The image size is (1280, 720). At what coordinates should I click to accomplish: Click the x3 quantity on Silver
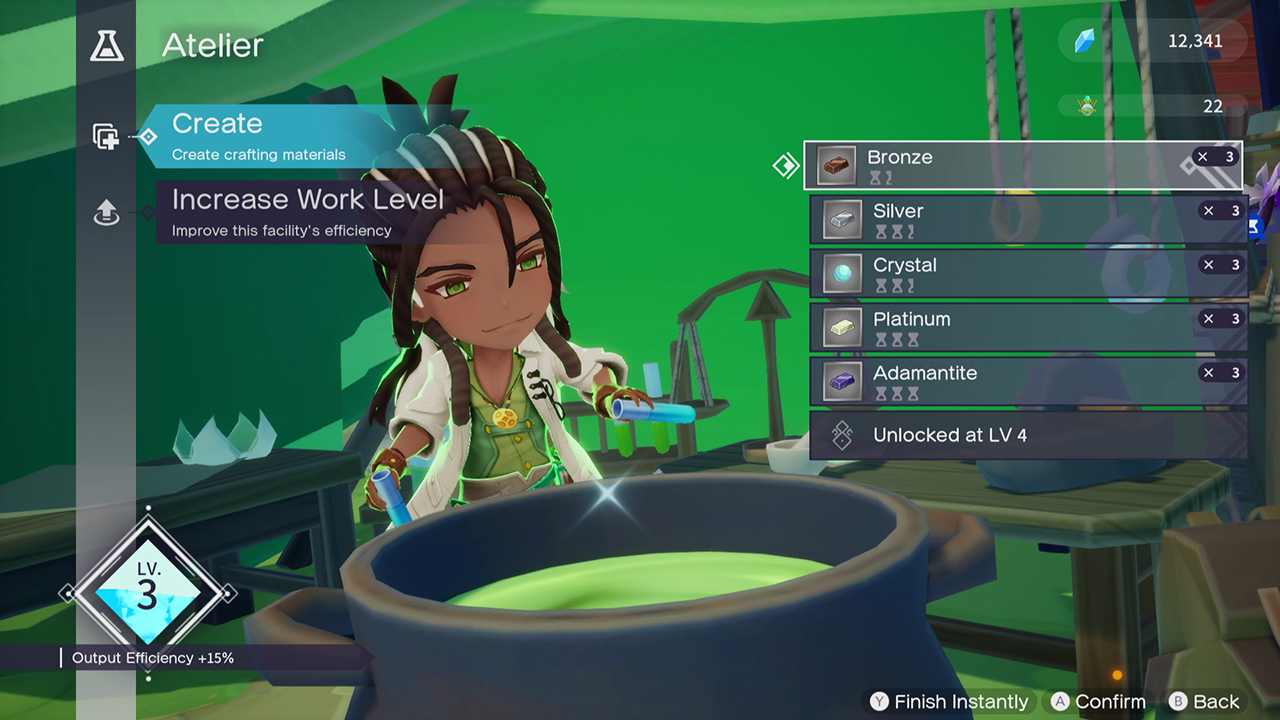point(1218,211)
